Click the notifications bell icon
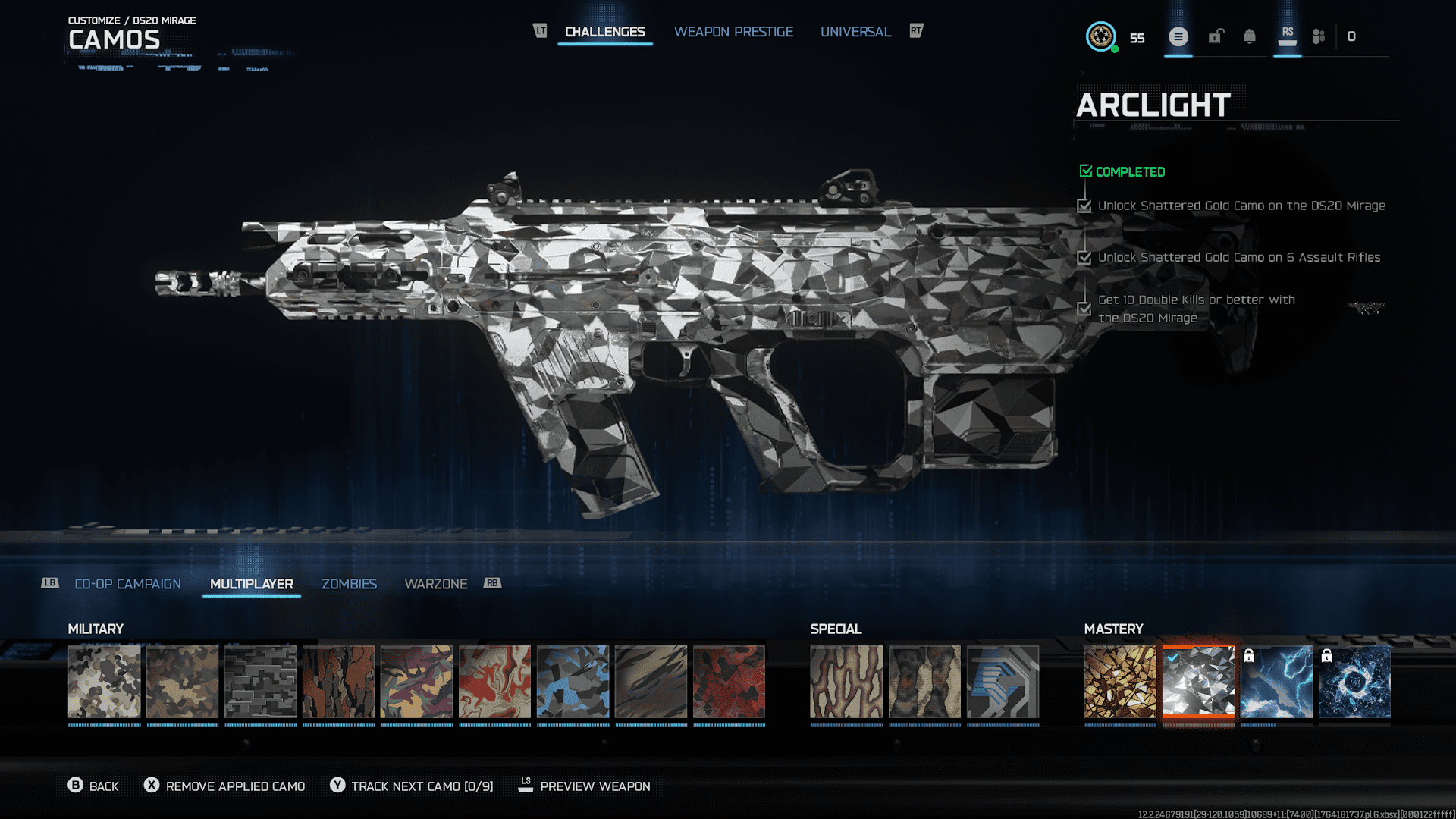Screen dimensions: 1456x819 1247,36
